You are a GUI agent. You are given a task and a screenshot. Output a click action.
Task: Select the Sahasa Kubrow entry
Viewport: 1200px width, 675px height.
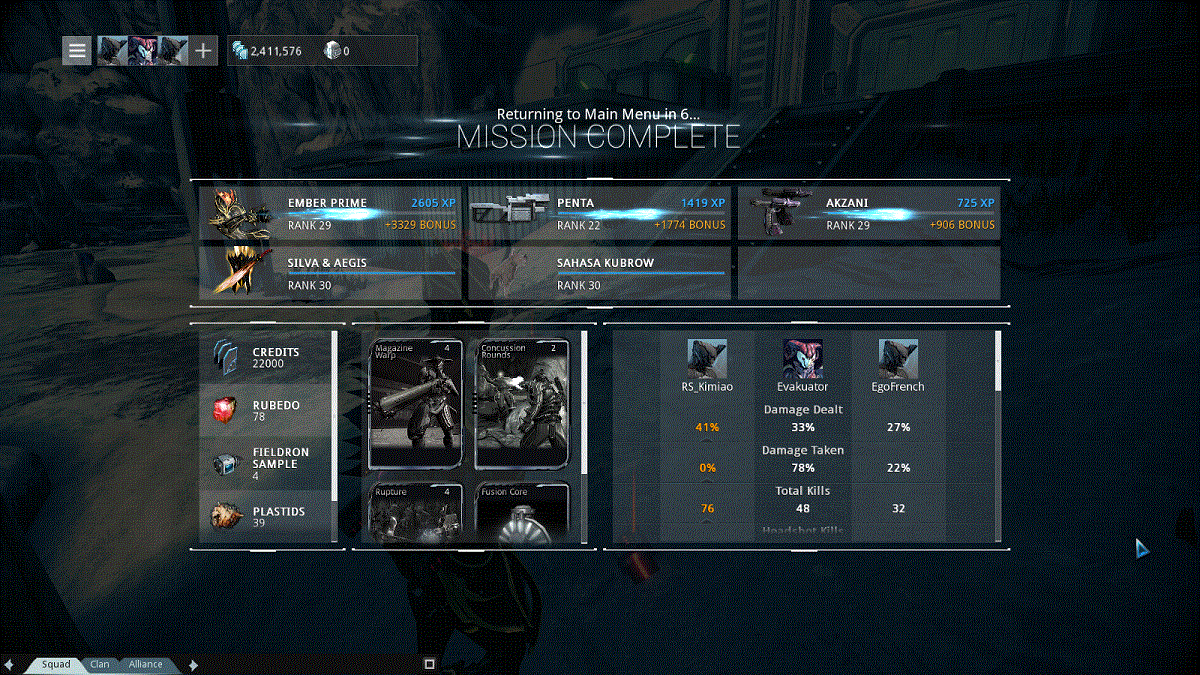tap(600, 272)
